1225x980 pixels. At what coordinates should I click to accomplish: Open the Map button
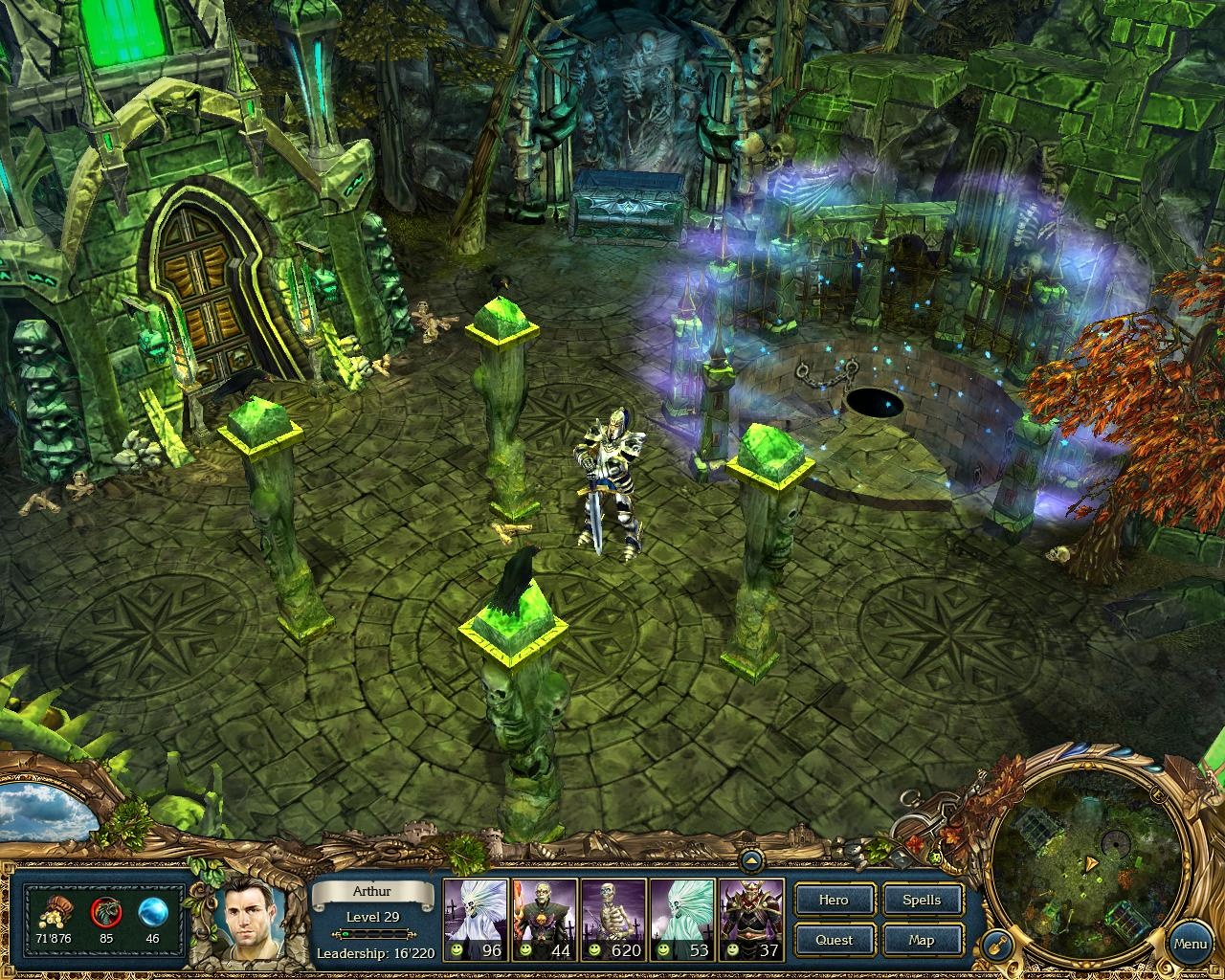pos(922,940)
